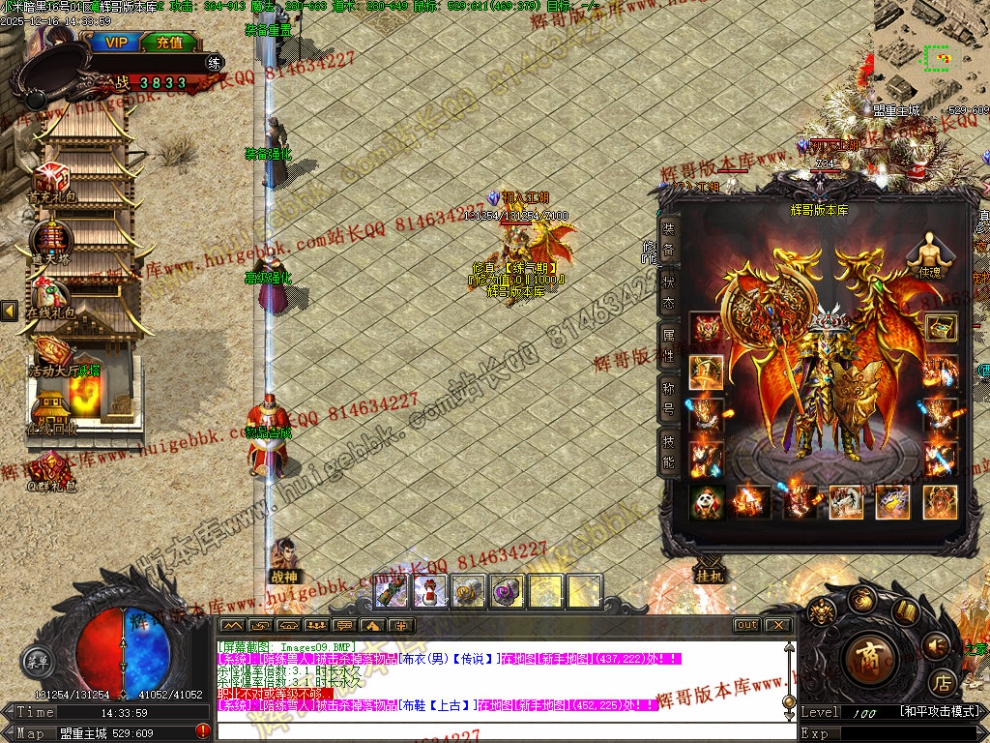Open the VIP panel
Viewport: 990px width, 743px height.
point(116,42)
